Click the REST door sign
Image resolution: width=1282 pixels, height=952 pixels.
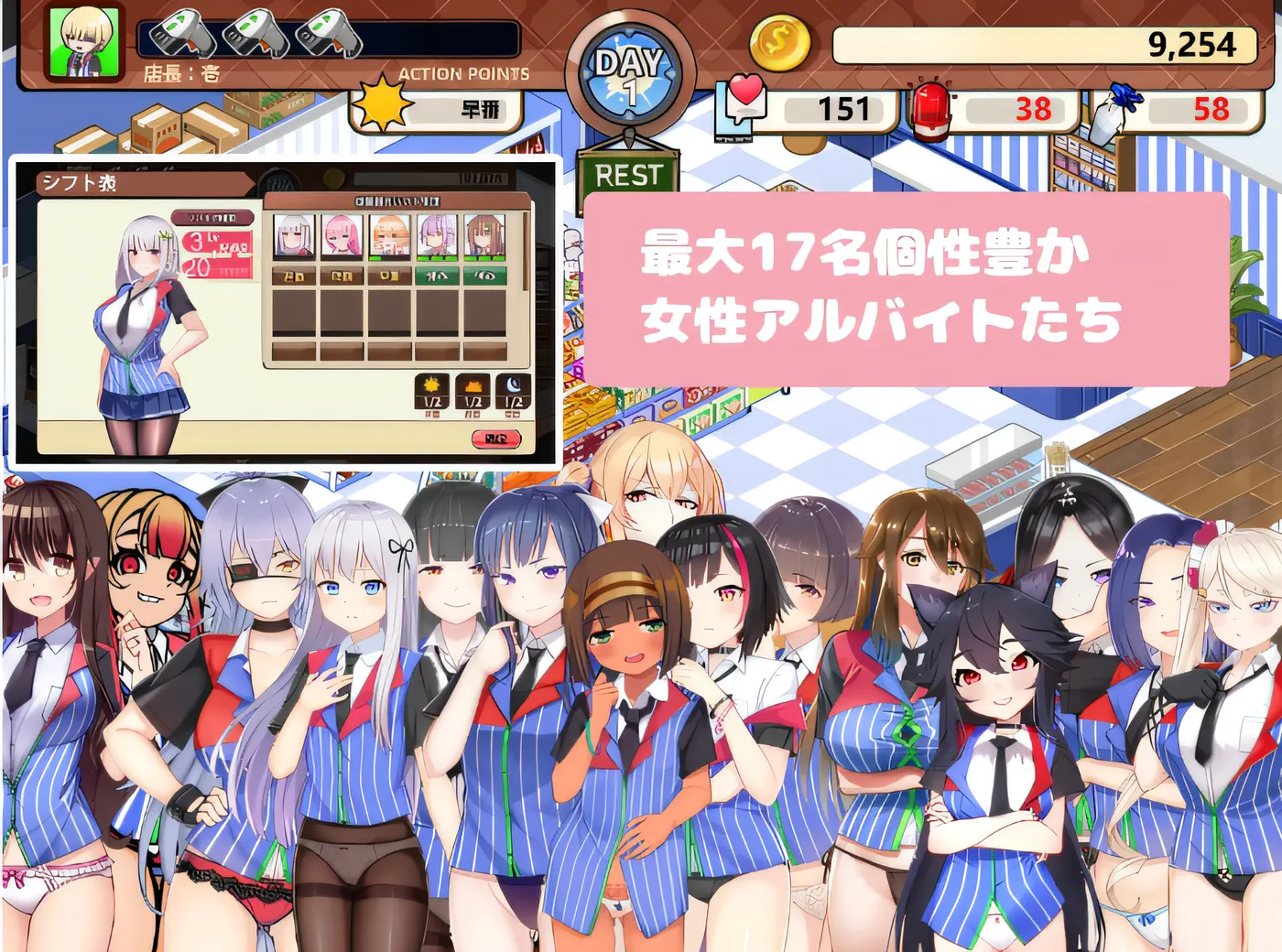pyautogui.click(x=629, y=174)
